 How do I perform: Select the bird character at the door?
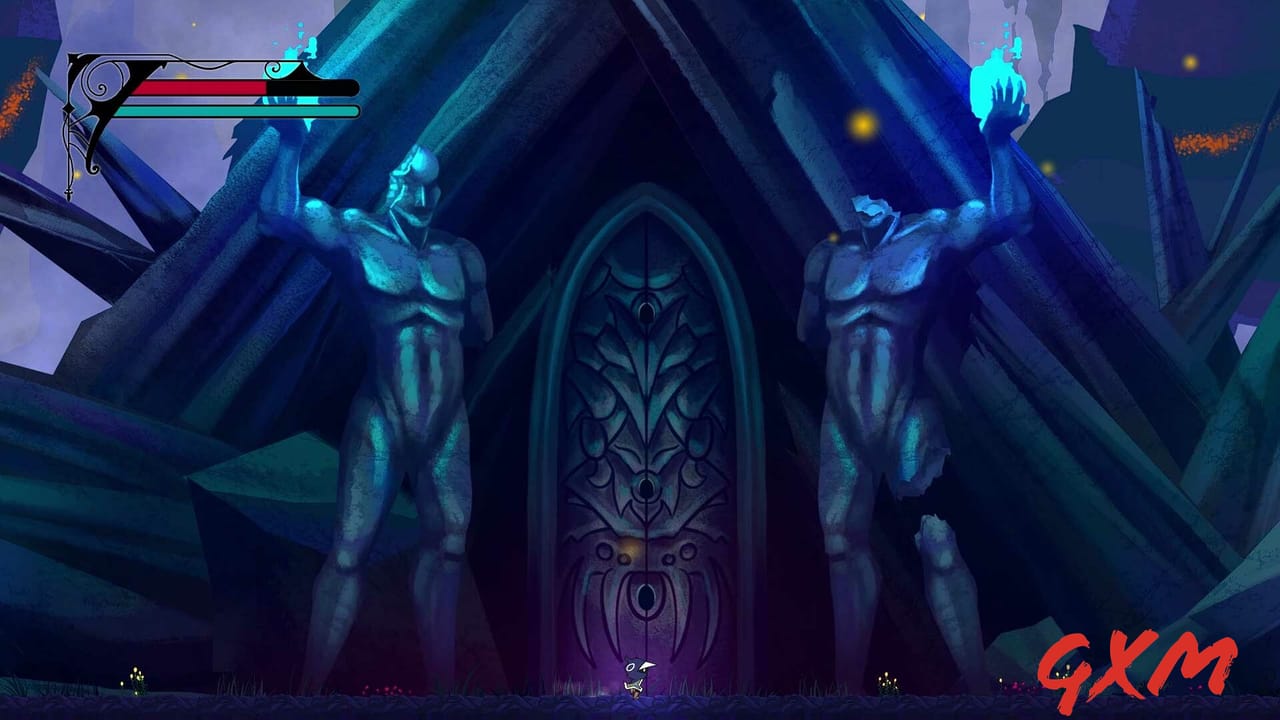636,674
